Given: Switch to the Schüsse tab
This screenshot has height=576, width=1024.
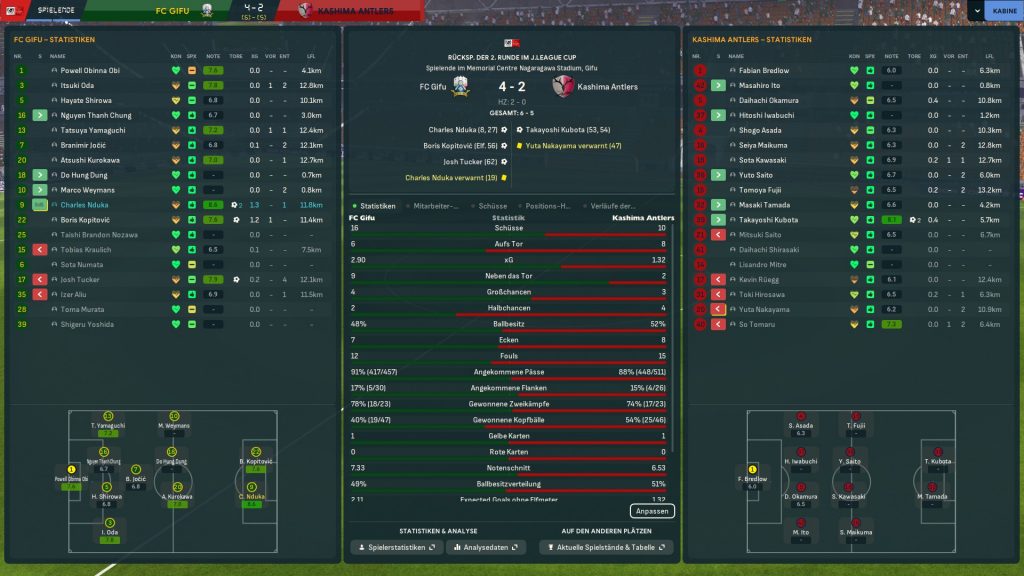Looking at the screenshot, I should point(493,206).
